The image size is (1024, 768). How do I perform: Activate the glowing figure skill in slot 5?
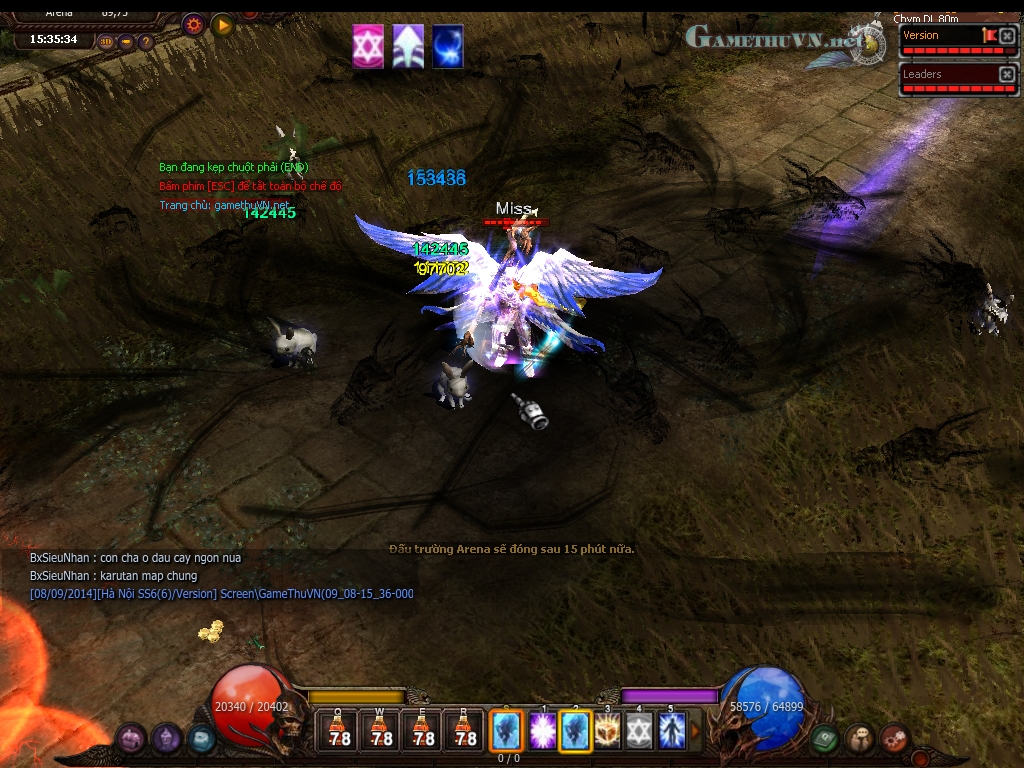671,731
